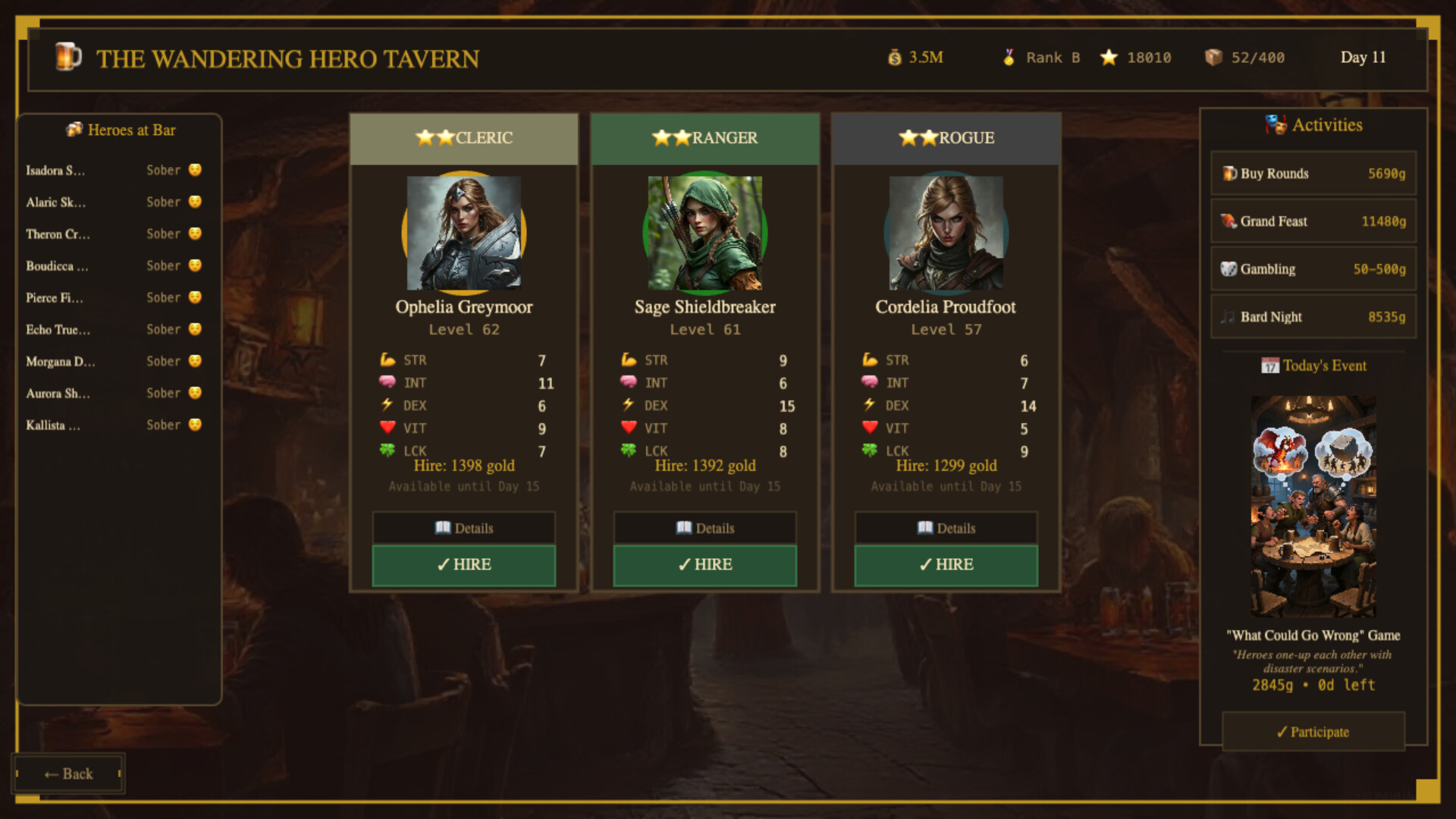Viewport: 1456px width, 819px height.
Task: Click the calendar icon beside Today's Event
Action: pyautogui.click(x=1269, y=366)
